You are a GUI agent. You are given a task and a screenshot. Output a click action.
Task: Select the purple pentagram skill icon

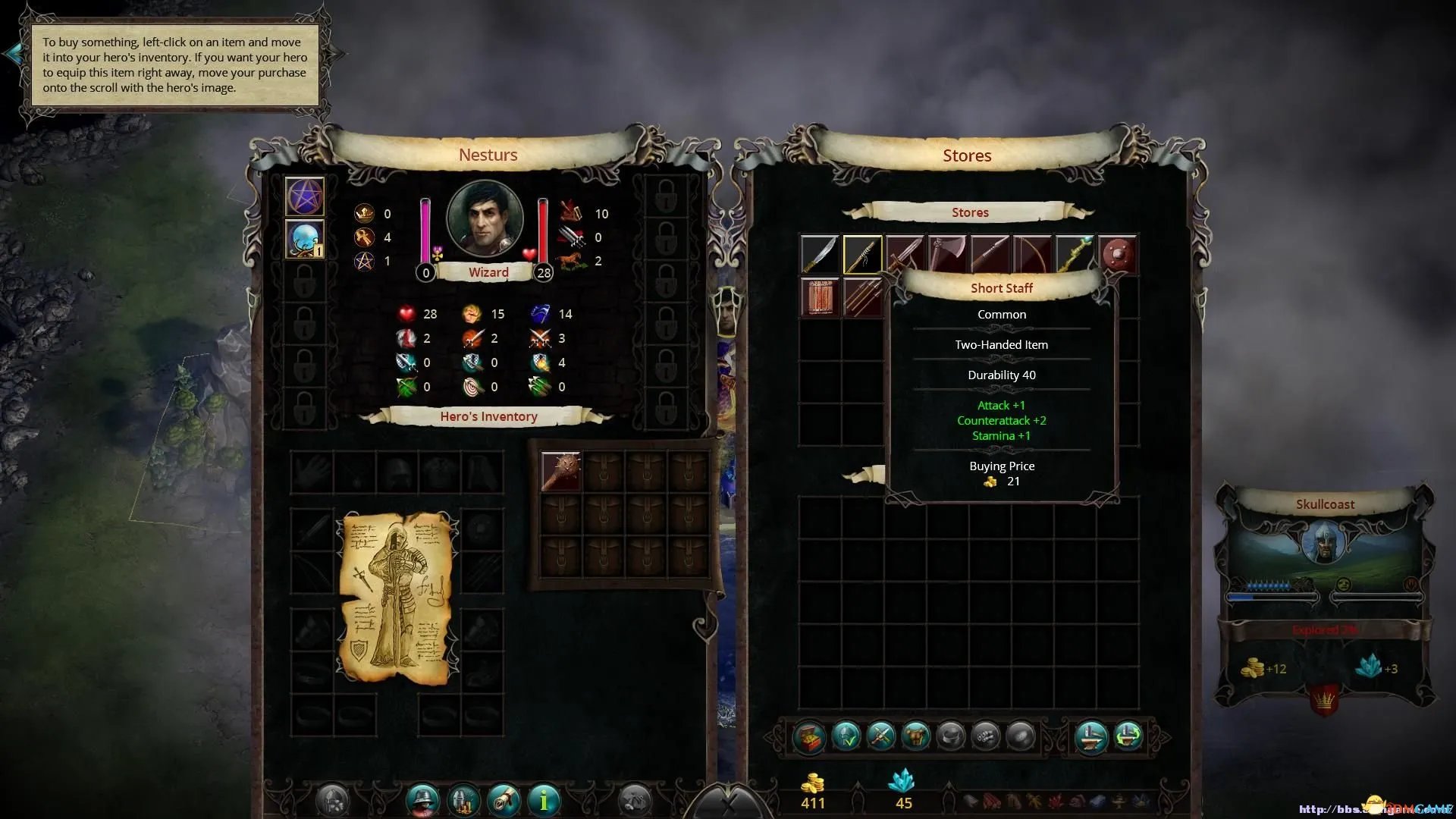coord(305,196)
